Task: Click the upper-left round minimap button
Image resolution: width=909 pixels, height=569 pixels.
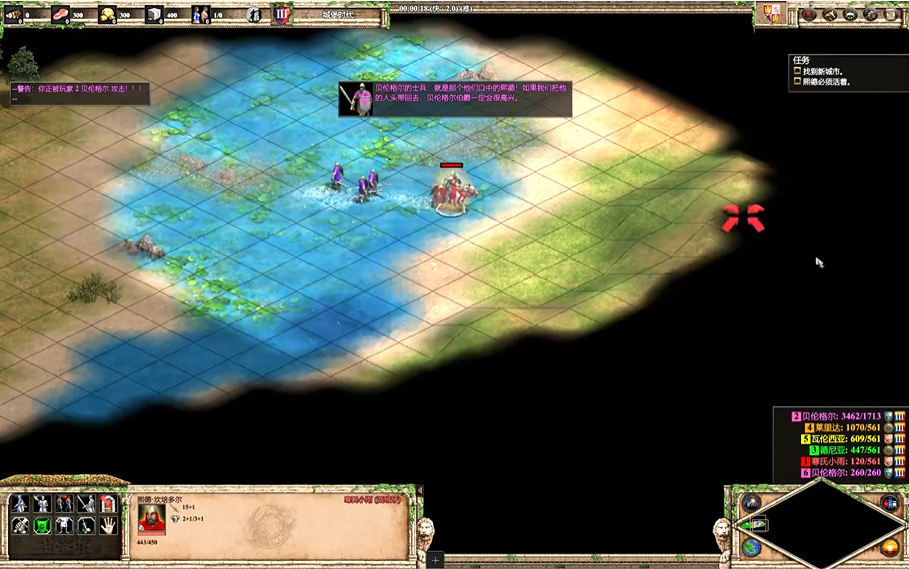Action: pos(751,502)
